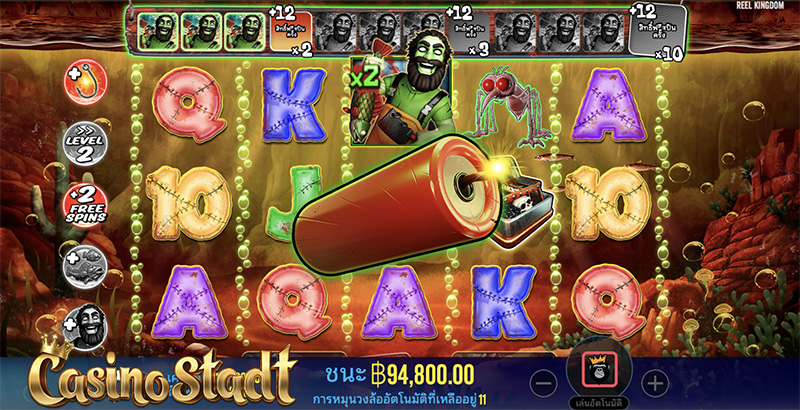Select the Level 2 modifier icon

pos(84,141)
